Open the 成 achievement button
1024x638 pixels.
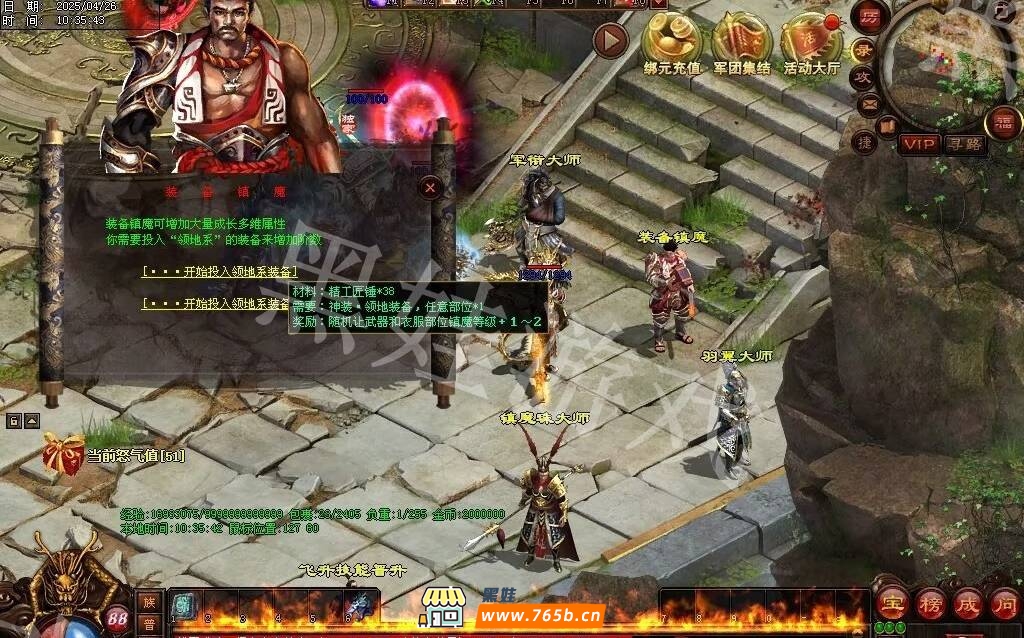(x=968, y=603)
